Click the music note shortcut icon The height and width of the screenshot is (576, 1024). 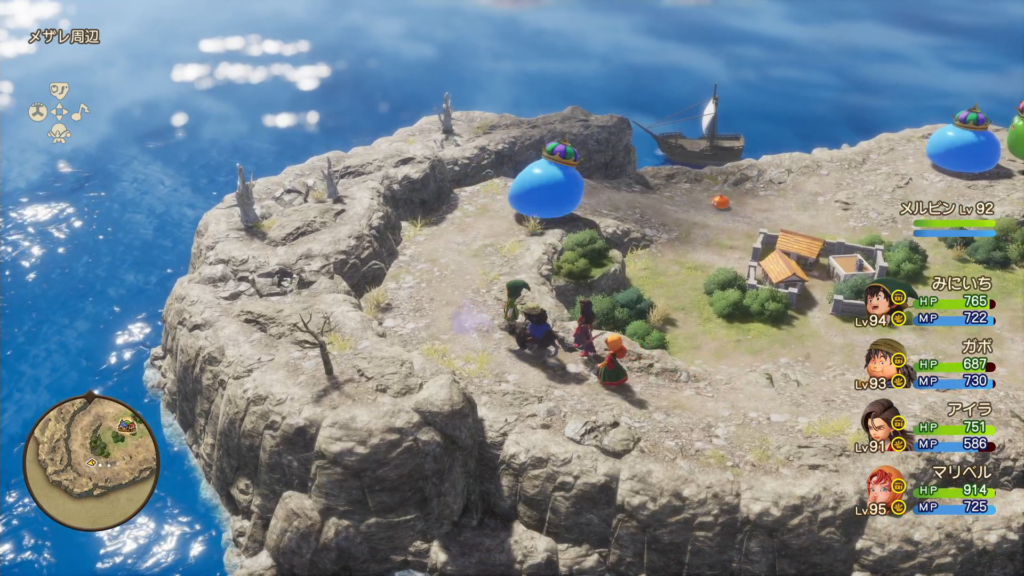point(79,112)
